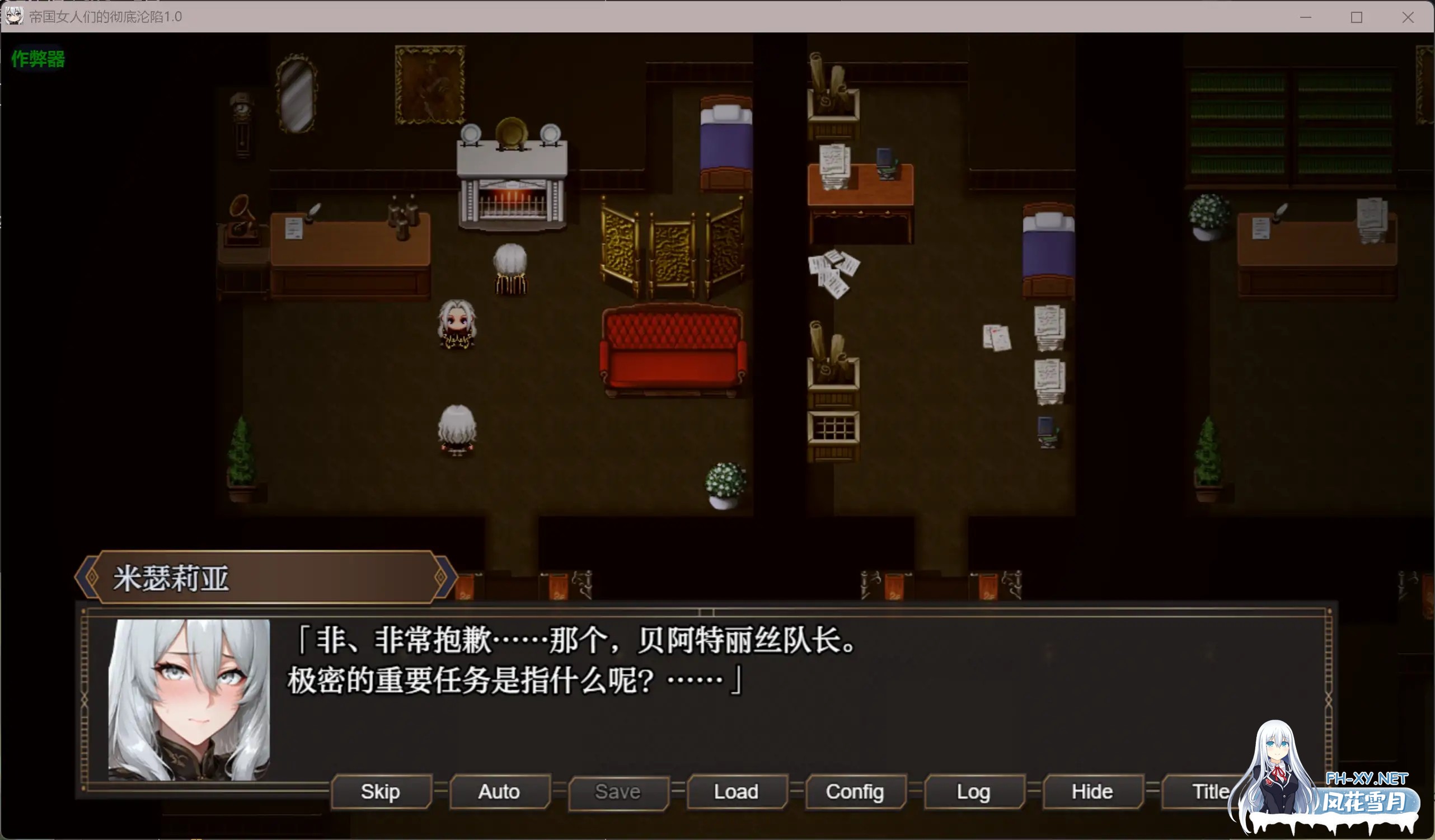Click the Save button
The width and height of the screenshot is (1435, 840).
[618, 792]
